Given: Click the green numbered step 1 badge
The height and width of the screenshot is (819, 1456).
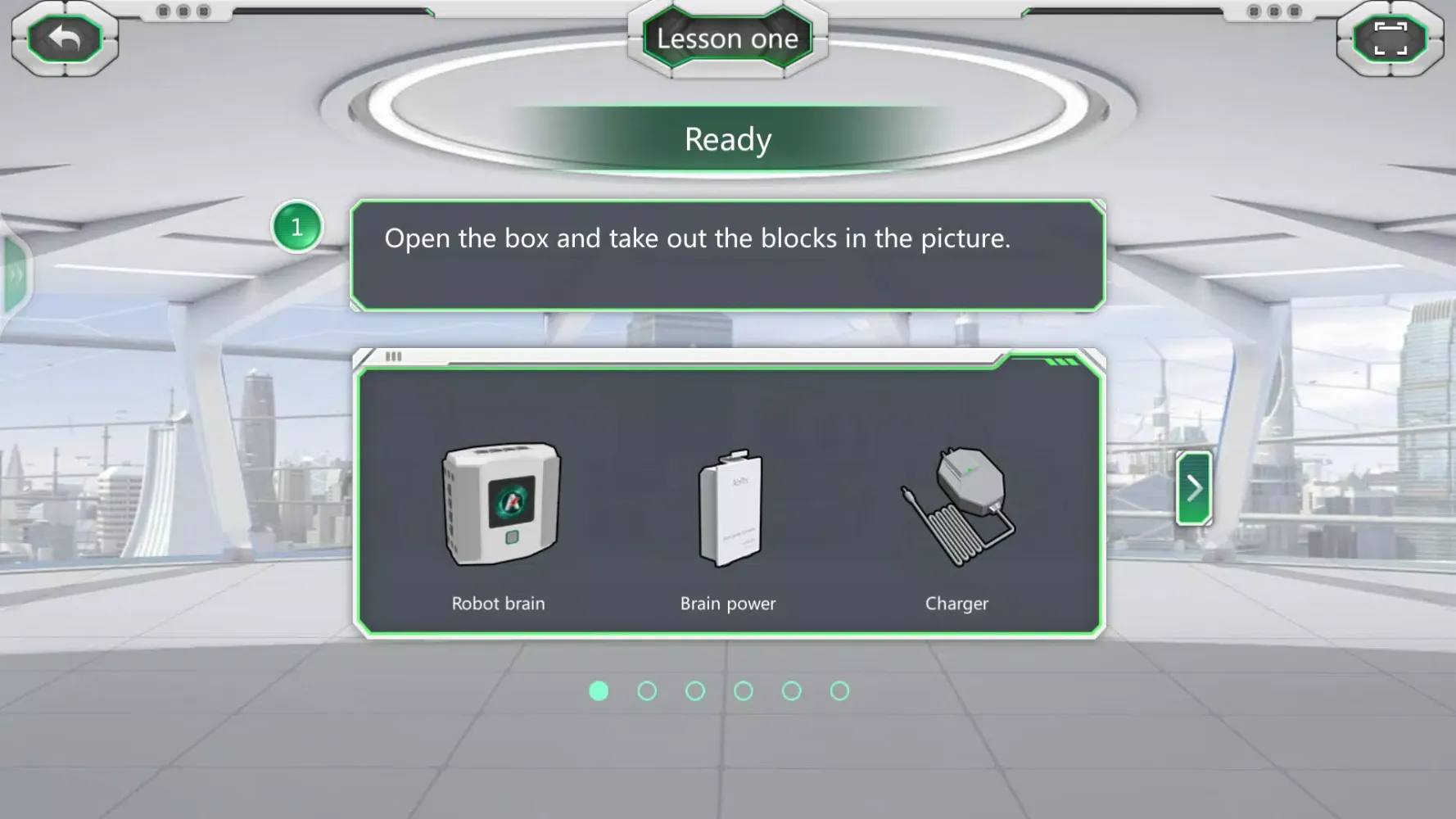Looking at the screenshot, I should click(296, 229).
